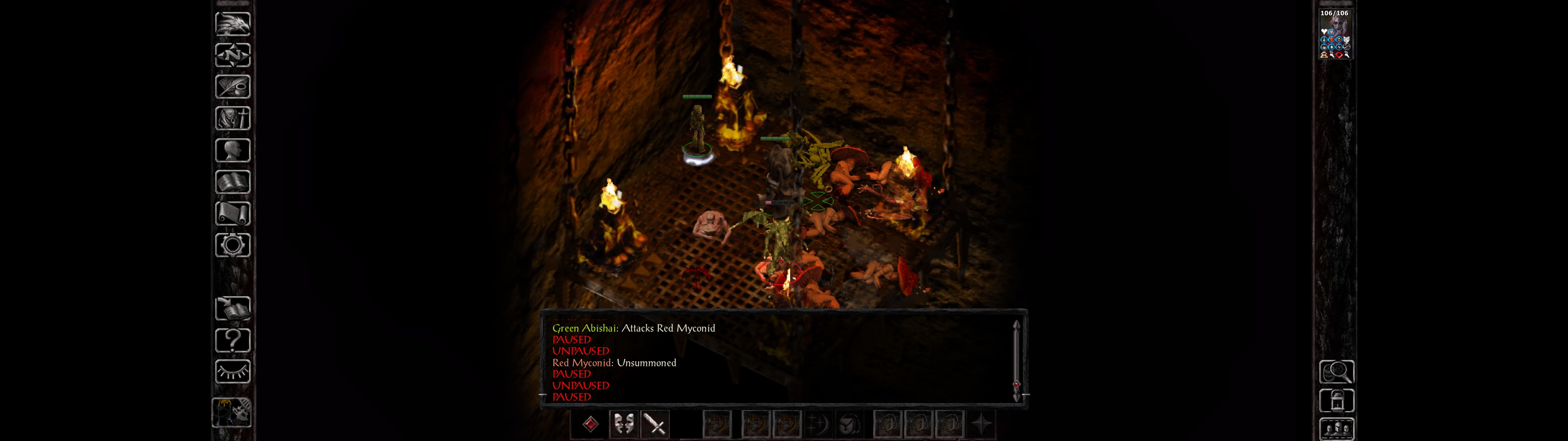Screen dimensions: 1568x441
Task: Click the red gem button
Action: 590,424
